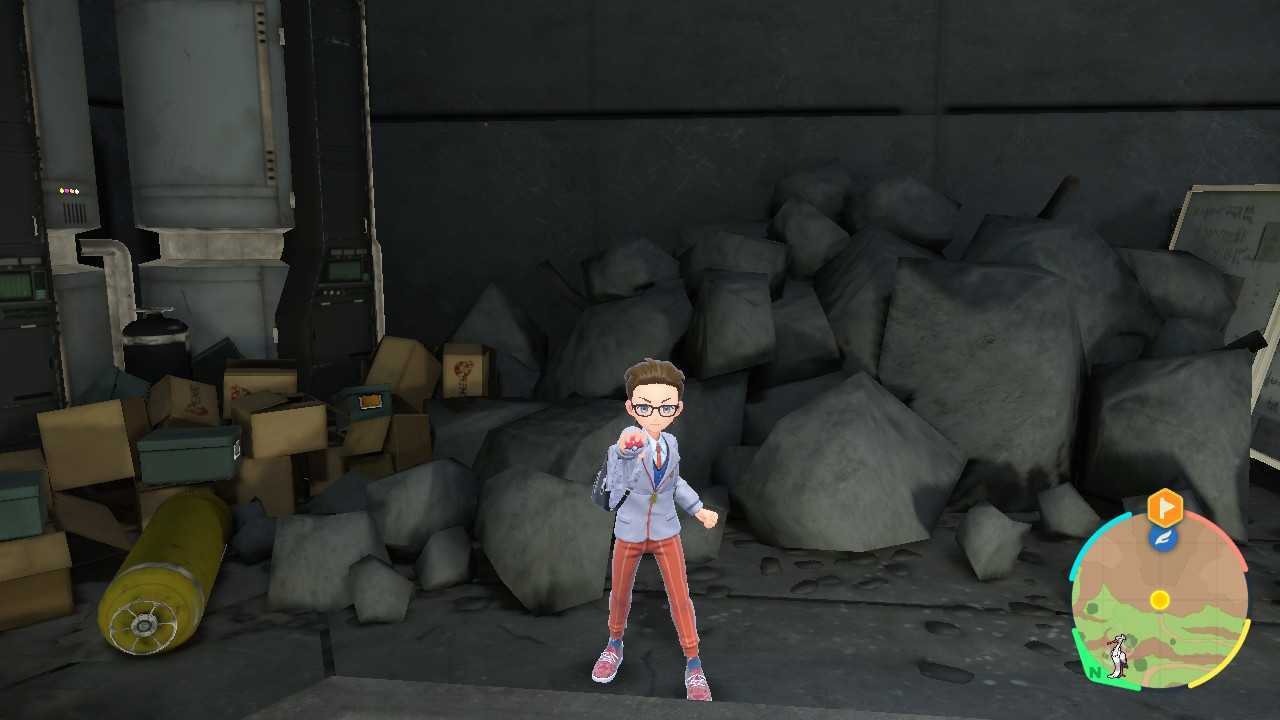Viewport: 1280px width, 720px height.
Task: Select the control panel with small indicator lights
Action: 69,192
